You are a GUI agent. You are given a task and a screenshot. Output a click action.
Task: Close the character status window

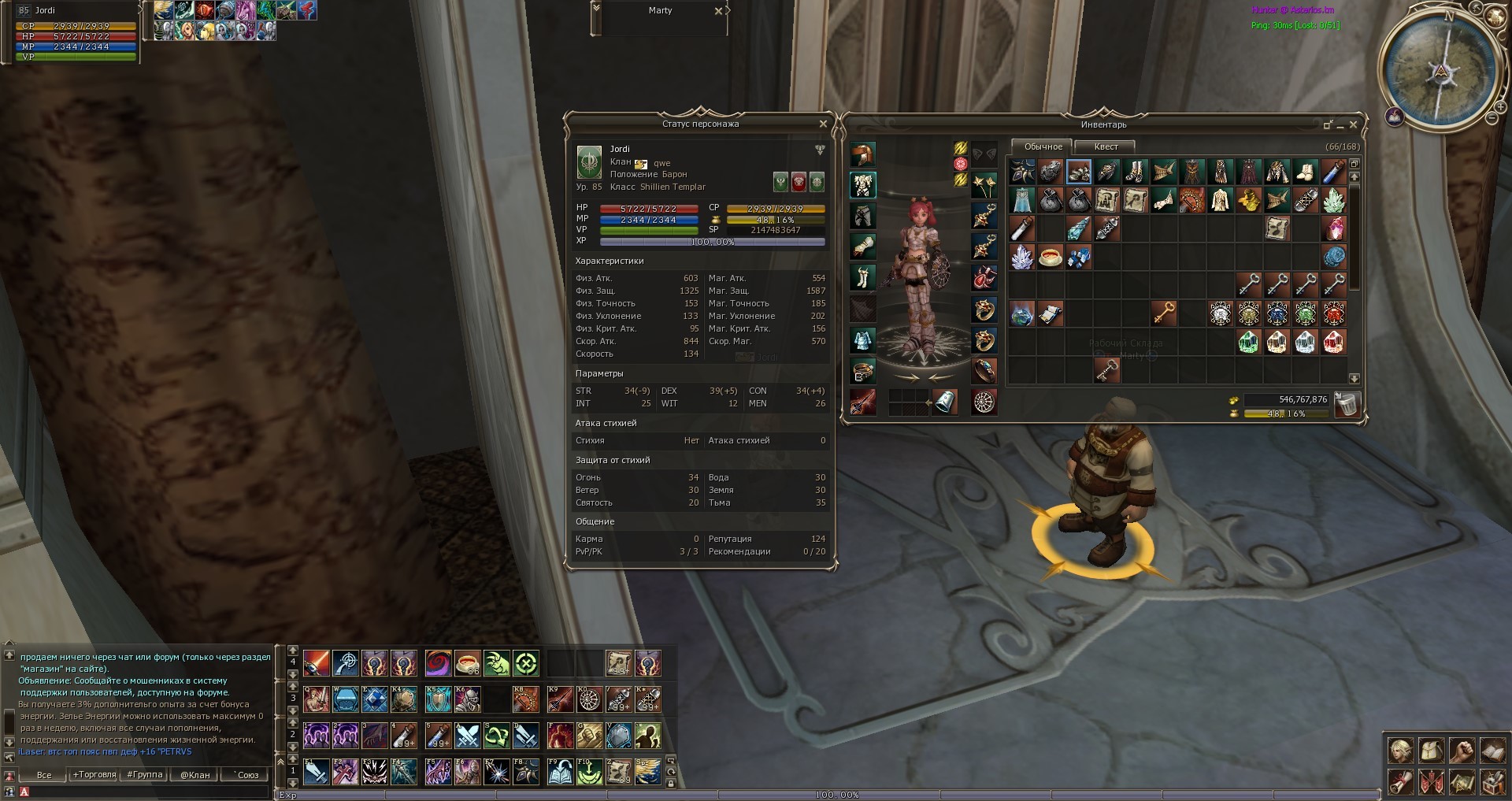pyautogui.click(x=823, y=124)
